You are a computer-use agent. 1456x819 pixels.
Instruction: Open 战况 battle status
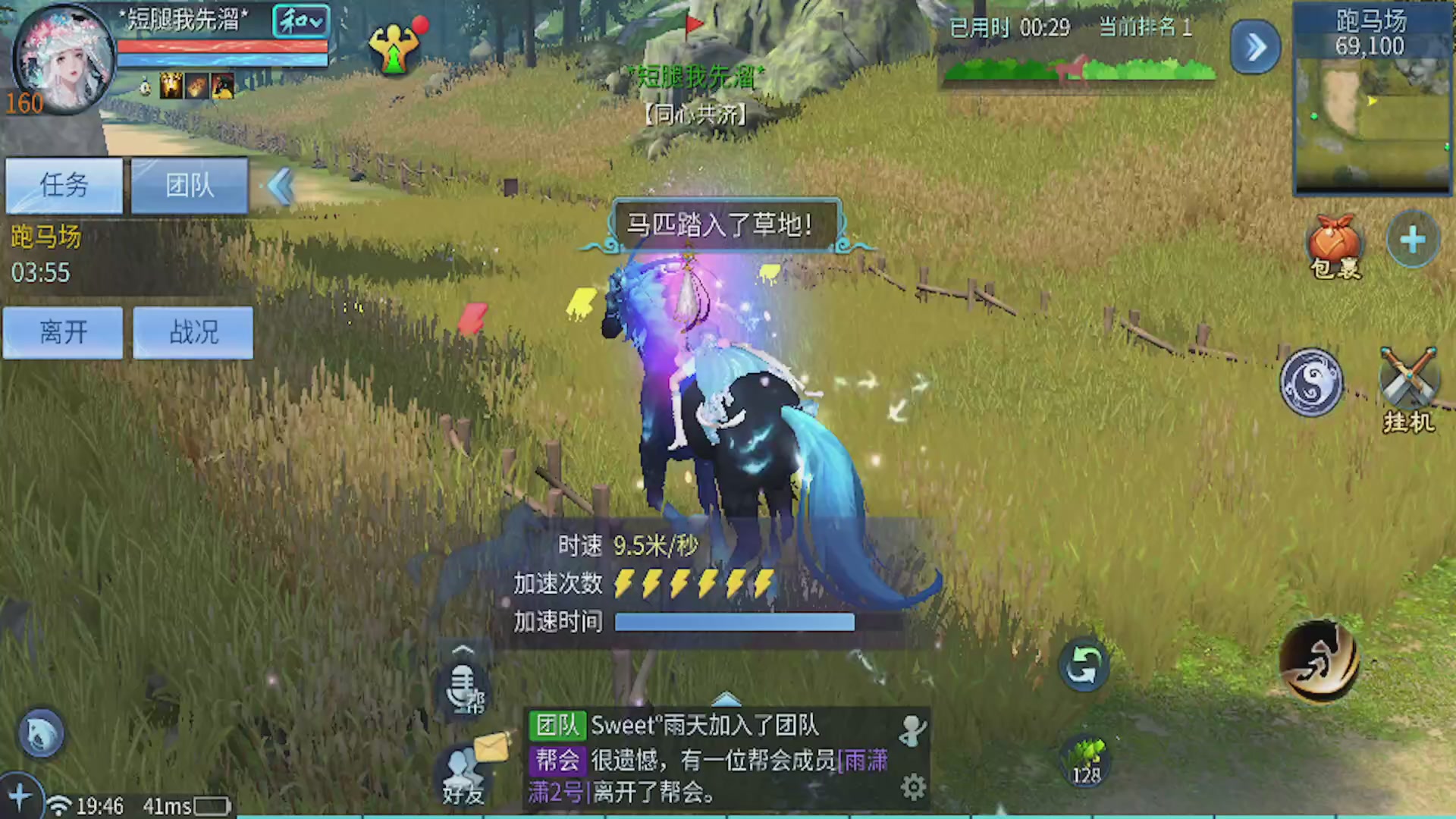click(192, 332)
